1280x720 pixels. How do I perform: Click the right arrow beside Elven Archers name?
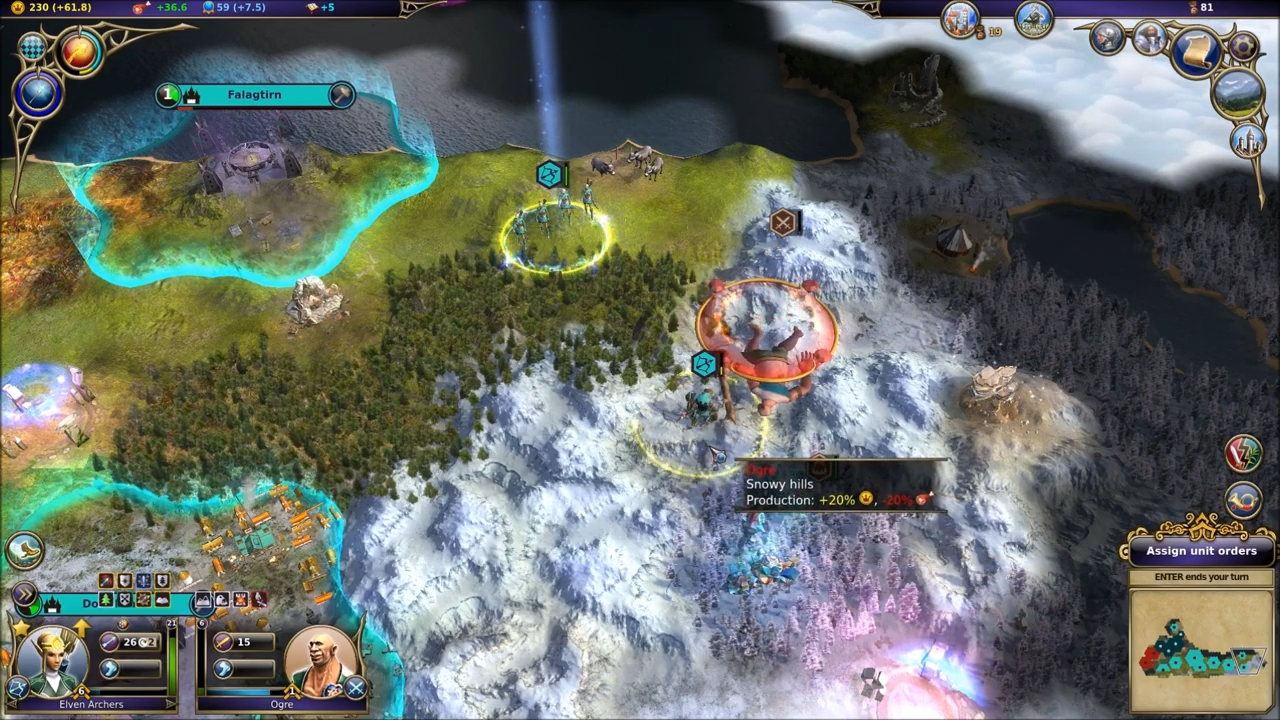(x=169, y=704)
